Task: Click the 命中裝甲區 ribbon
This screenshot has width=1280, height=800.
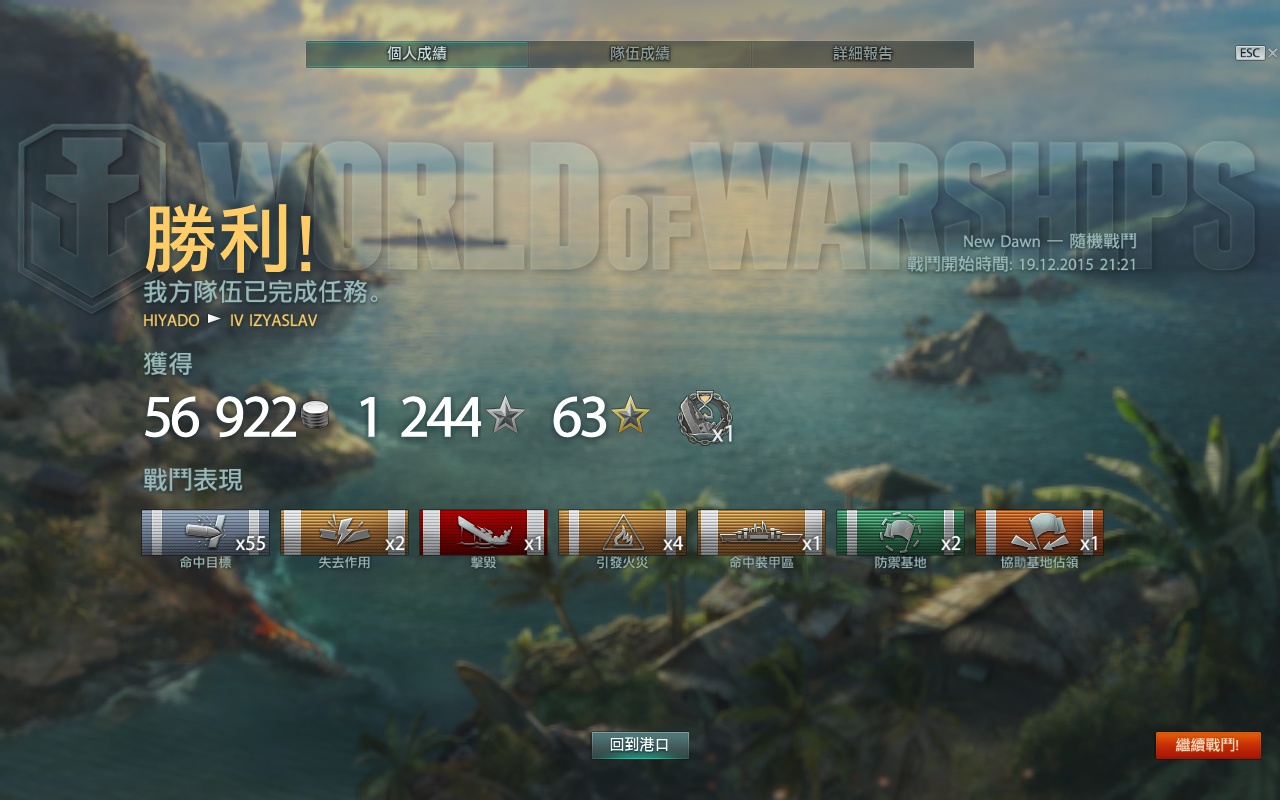Action: [761, 532]
